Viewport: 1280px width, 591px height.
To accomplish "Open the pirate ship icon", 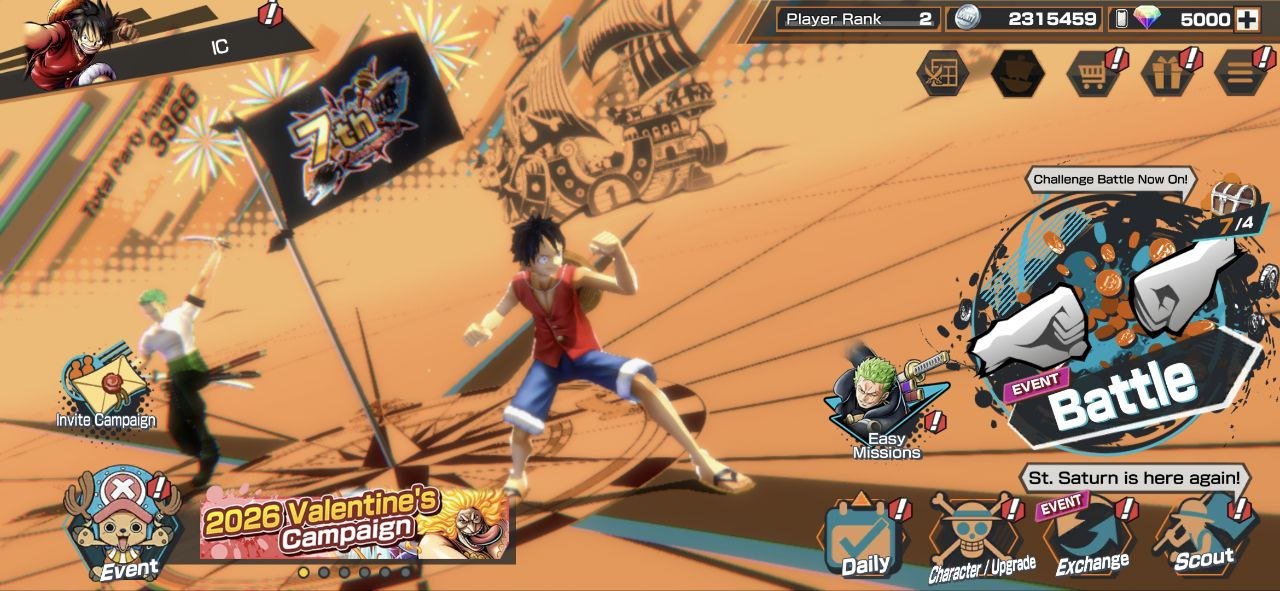I will point(1017,74).
